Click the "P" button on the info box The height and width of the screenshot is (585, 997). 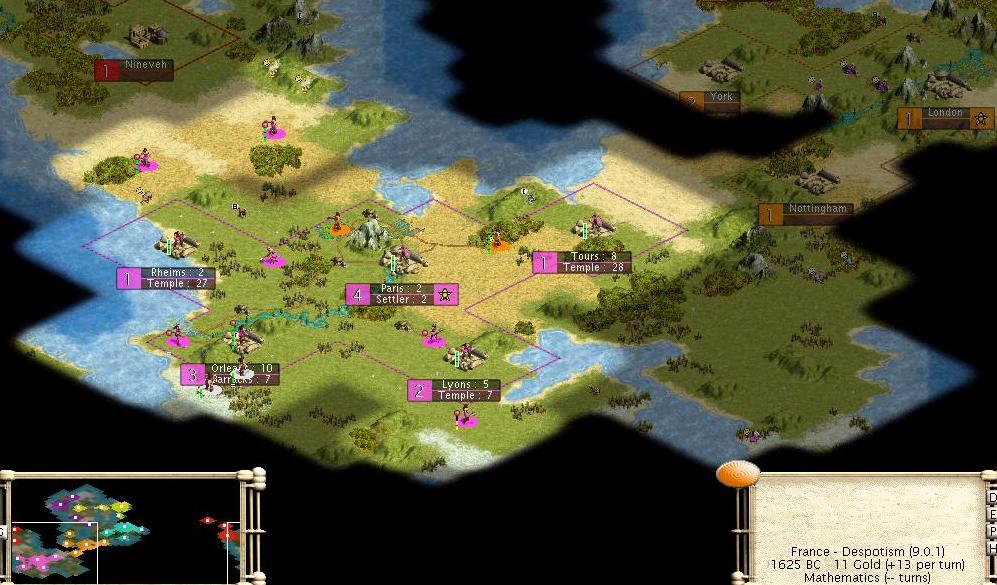[991, 532]
